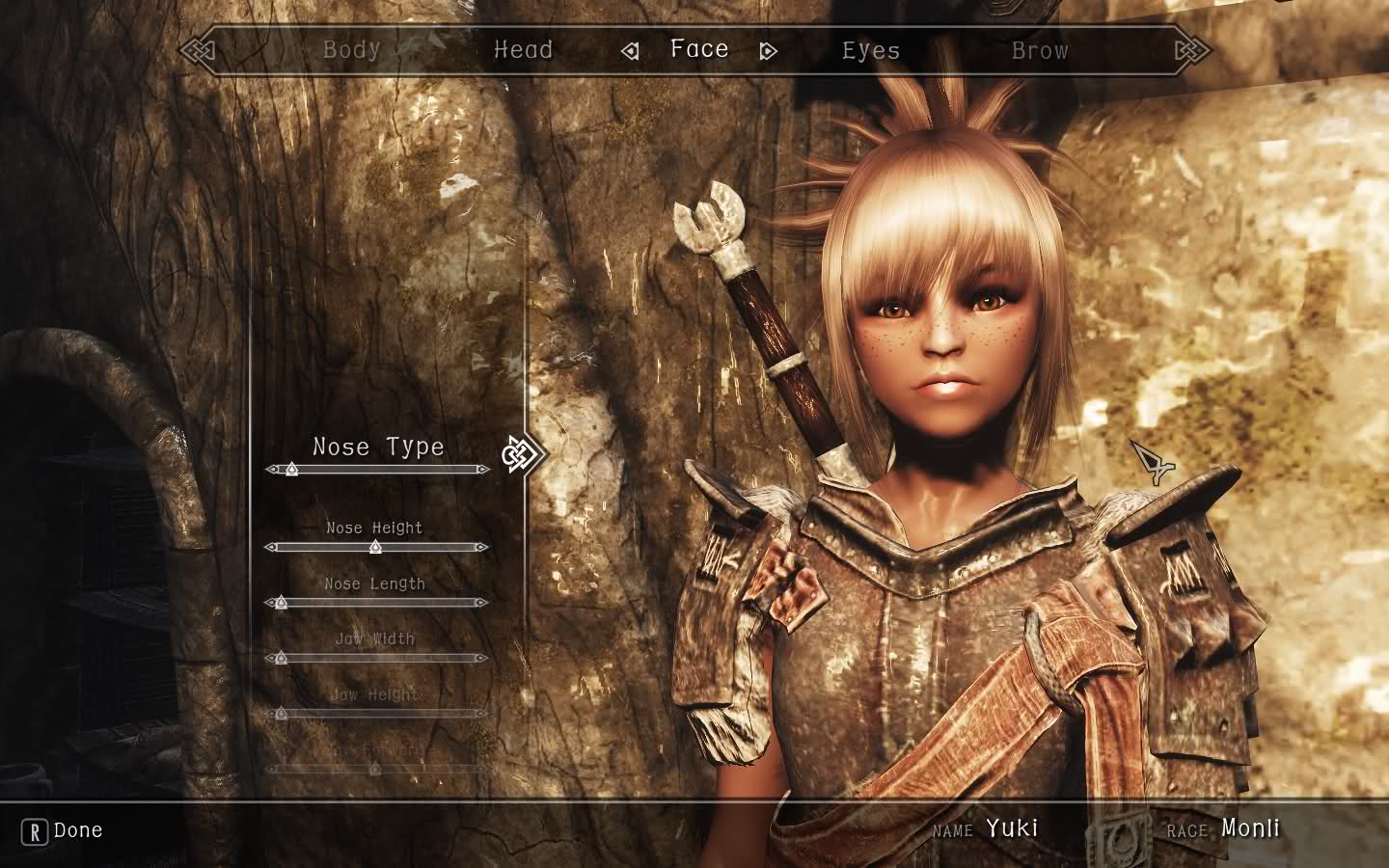The image size is (1389, 868).
Task: Adjust the Jaw Height slider
Action: click(x=281, y=715)
